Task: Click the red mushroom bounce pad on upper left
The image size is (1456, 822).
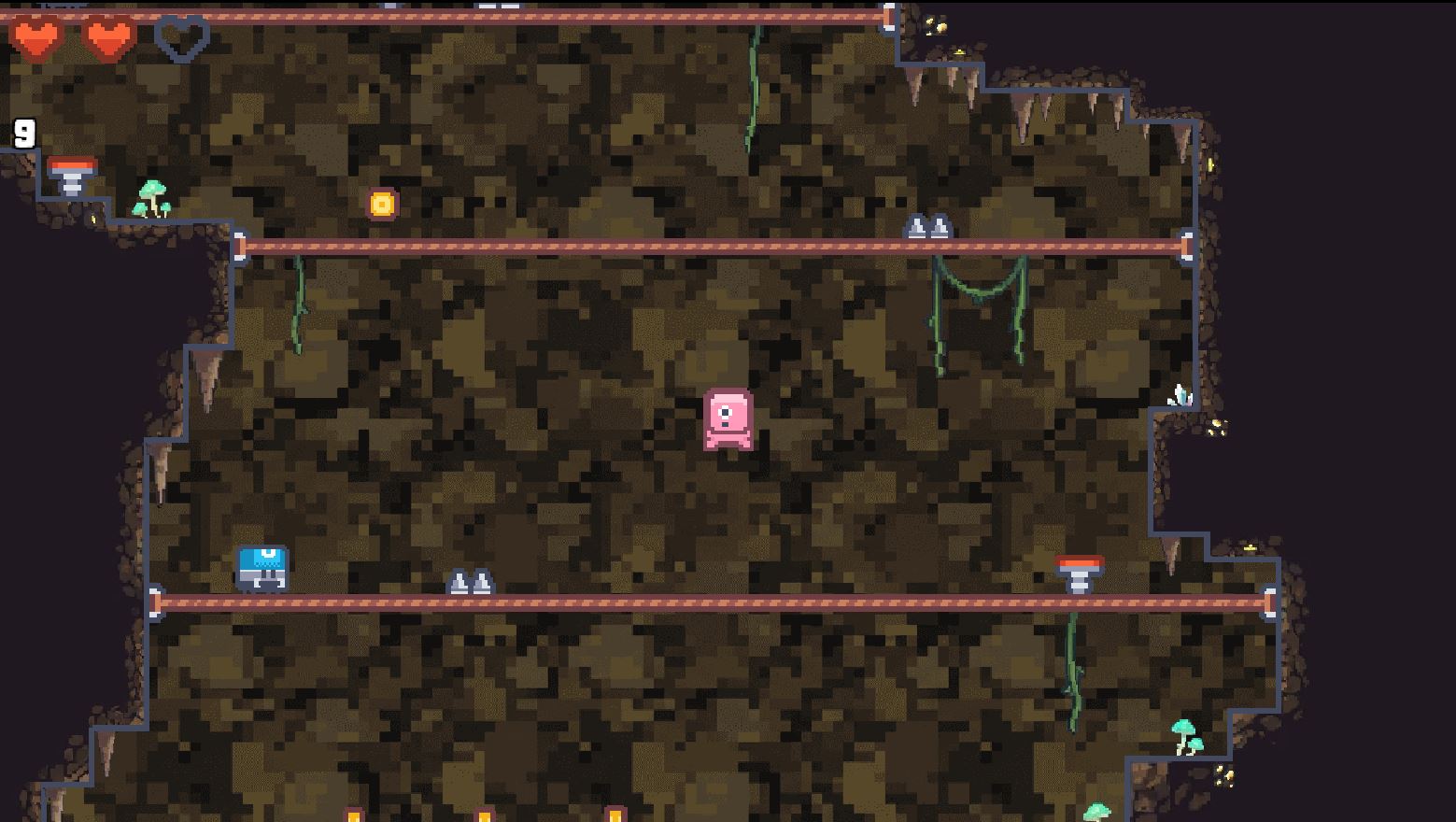Action: pyautogui.click(x=73, y=171)
